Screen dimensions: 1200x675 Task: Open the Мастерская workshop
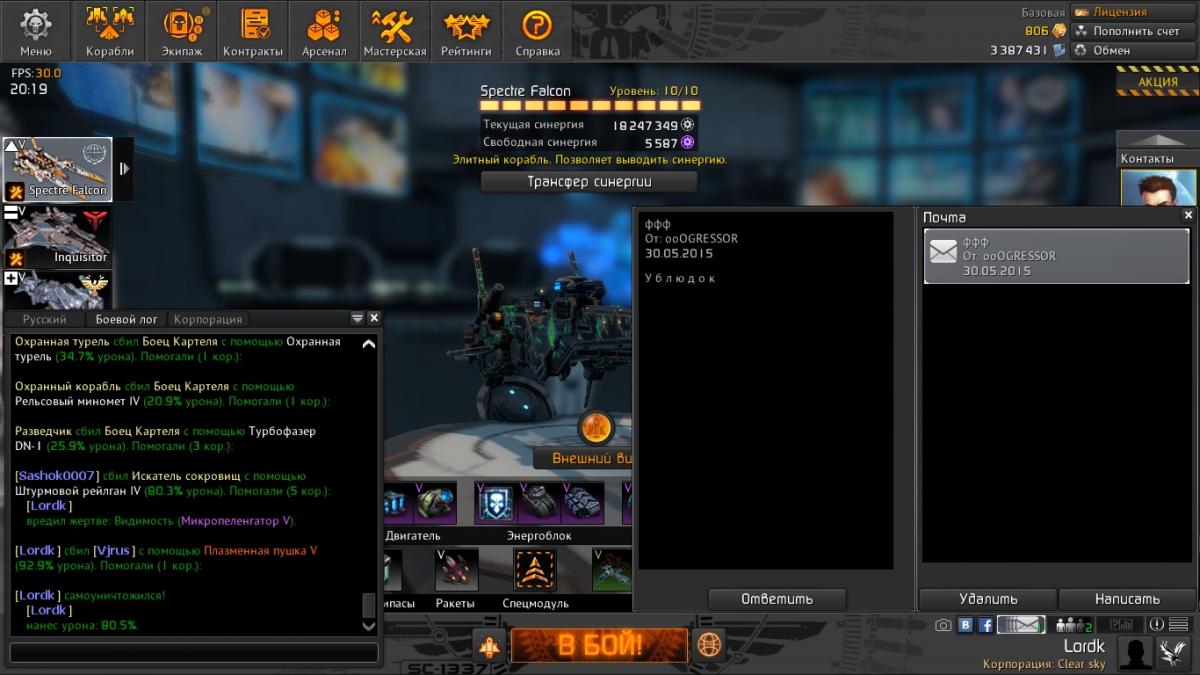click(x=395, y=31)
